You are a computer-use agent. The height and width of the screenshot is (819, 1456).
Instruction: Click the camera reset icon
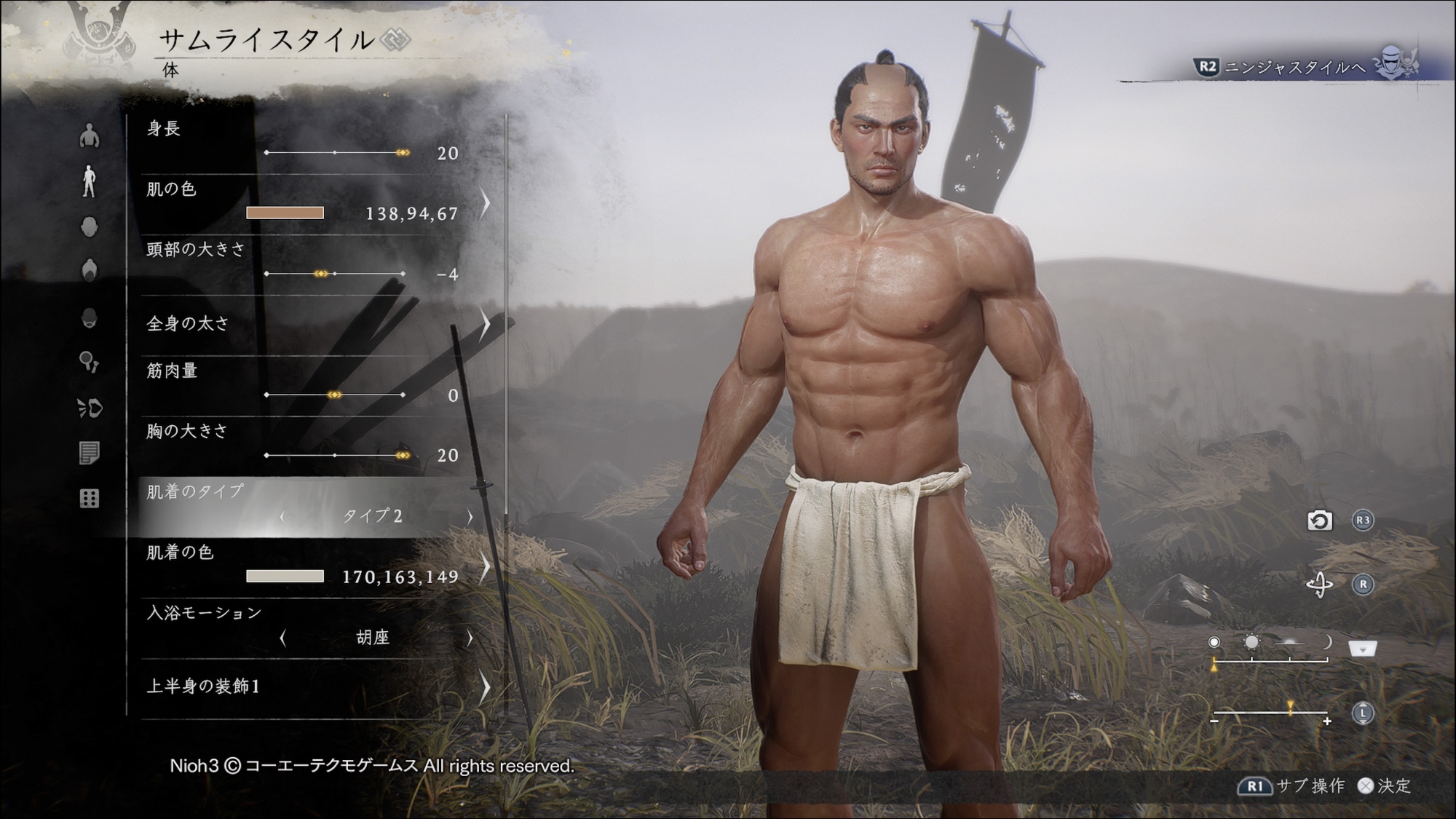tap(1319, 521)
